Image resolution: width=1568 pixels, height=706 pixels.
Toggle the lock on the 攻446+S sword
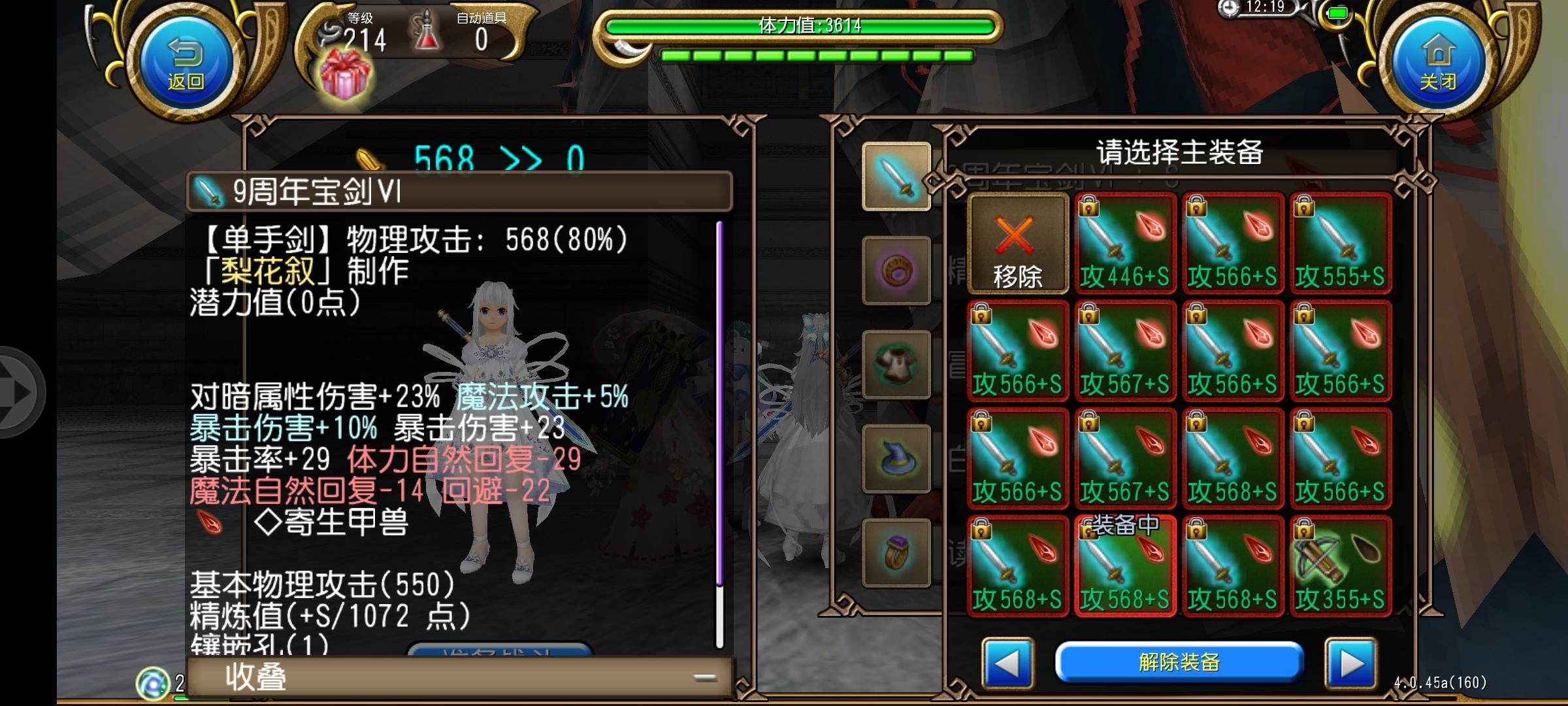1088,207
